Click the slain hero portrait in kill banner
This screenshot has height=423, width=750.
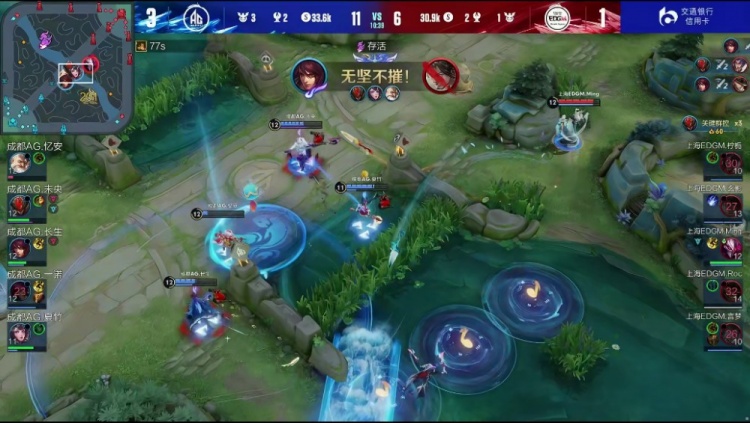coord(439,75)
